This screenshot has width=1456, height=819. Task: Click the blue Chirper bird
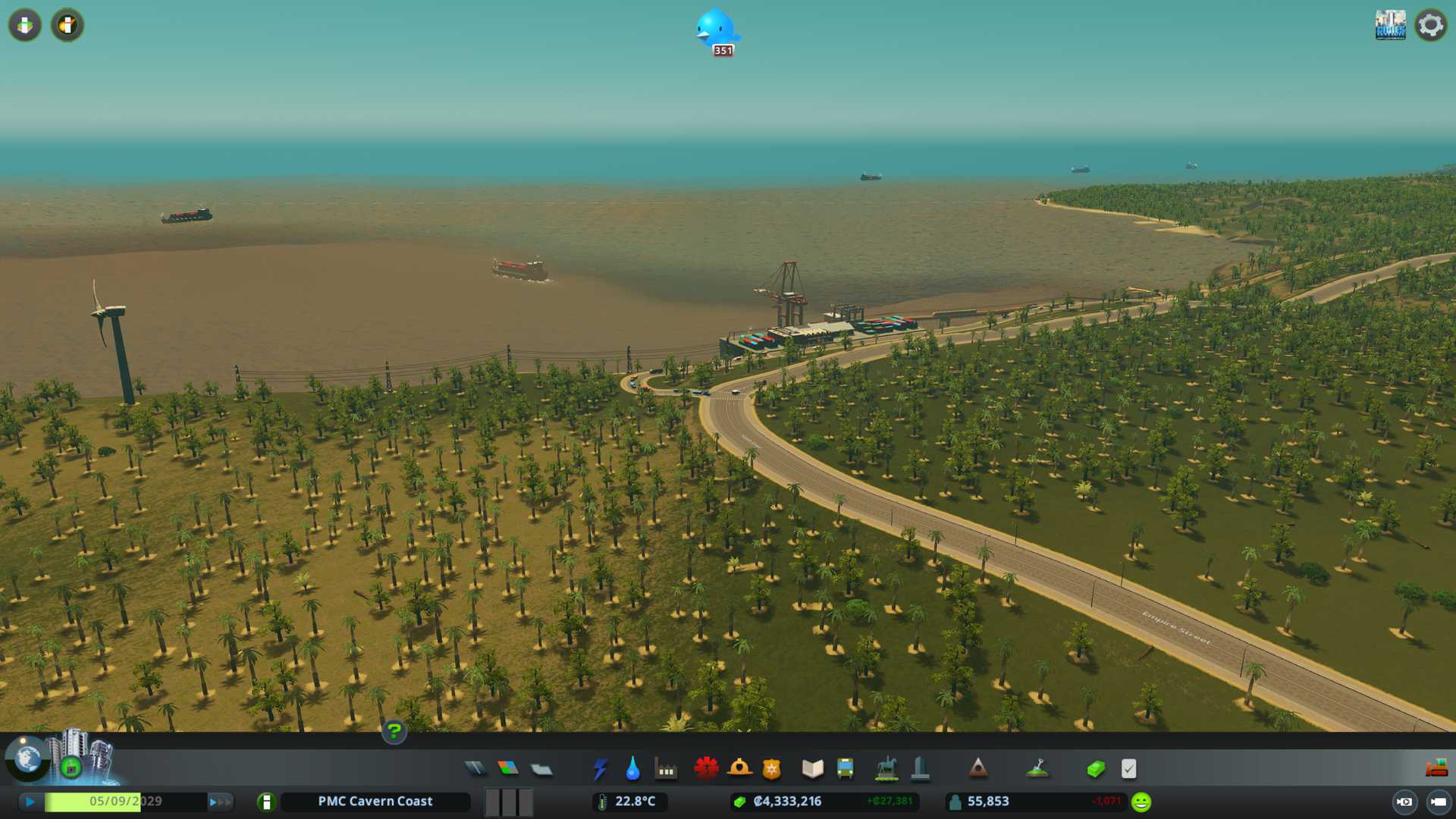pyautogui.click(x=716, y=30)
